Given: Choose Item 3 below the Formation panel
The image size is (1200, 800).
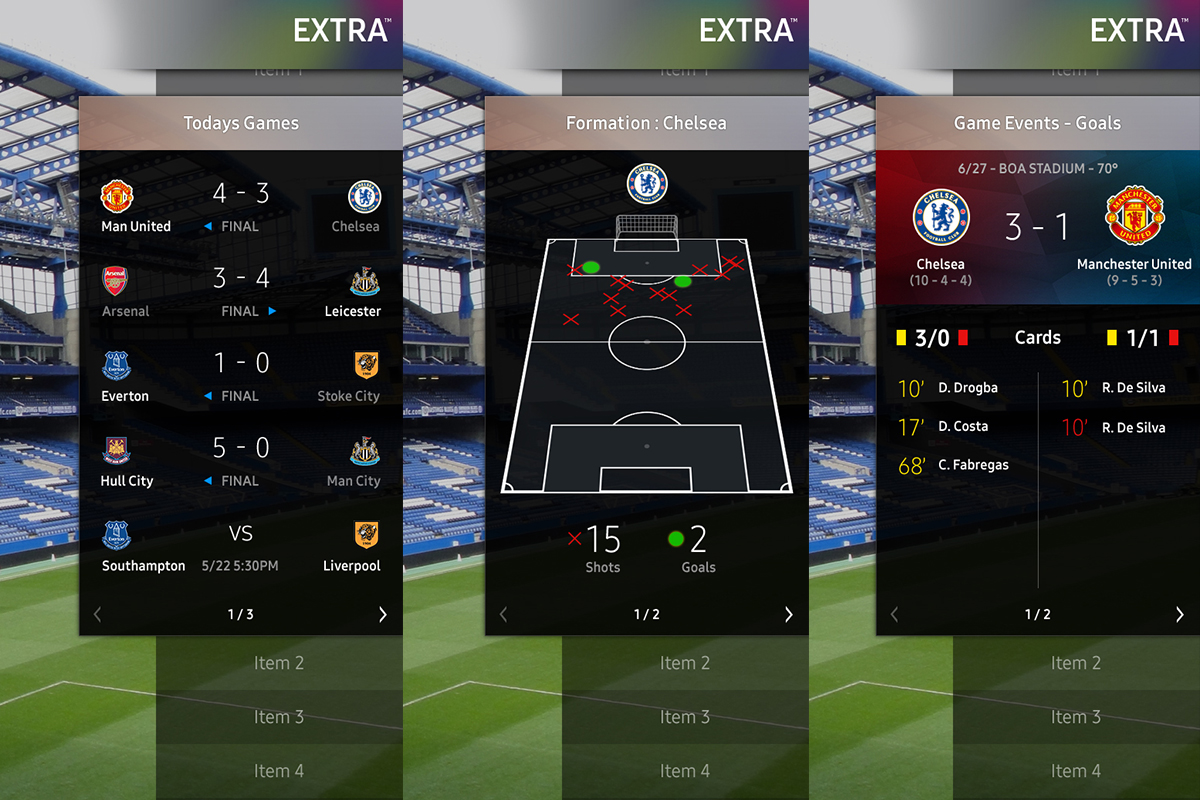Looking at the screenshot, I should click(685, 717).
